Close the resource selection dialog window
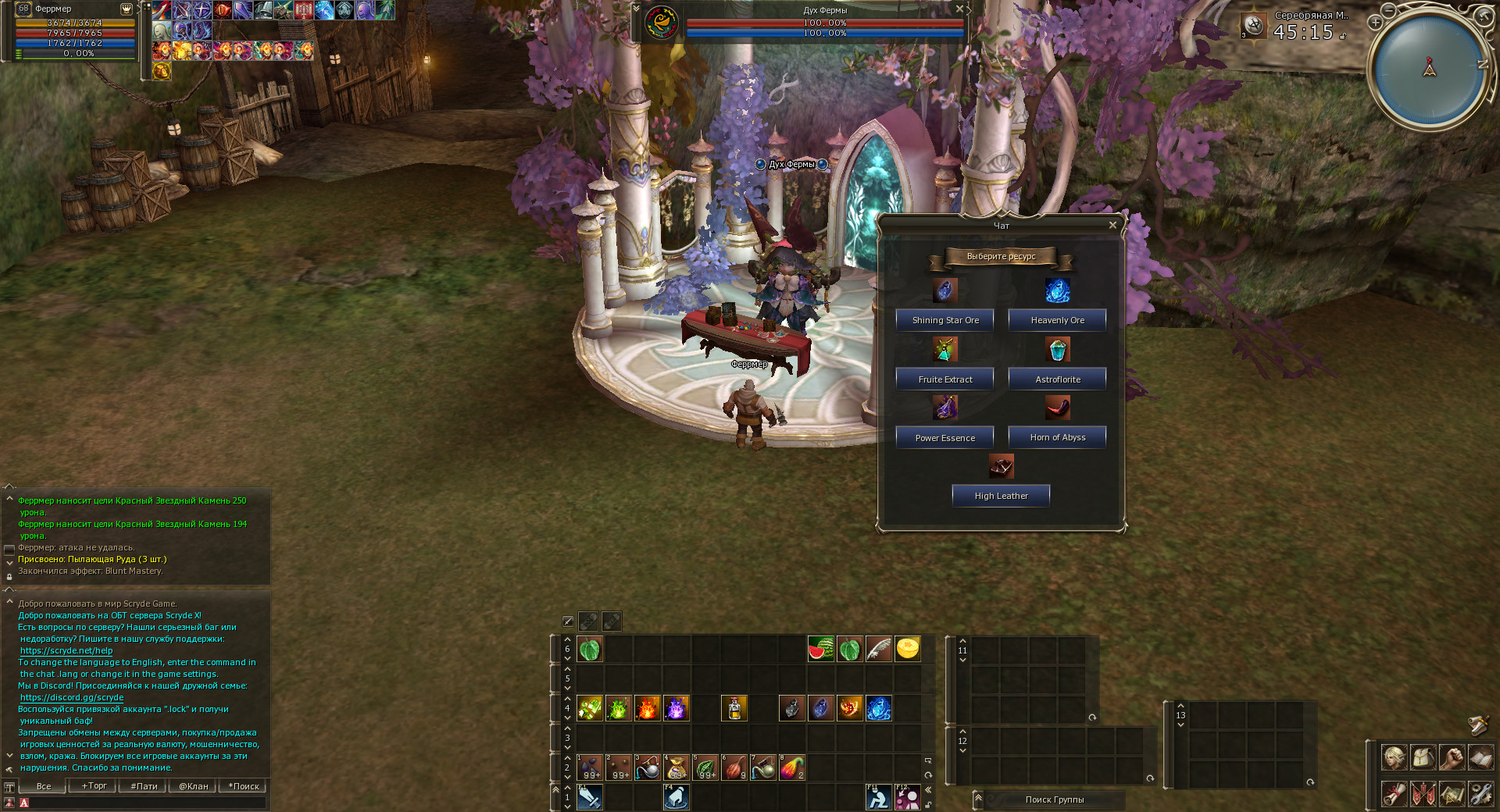This screenshot has width=1500, height=812. tap(1112, 225)
